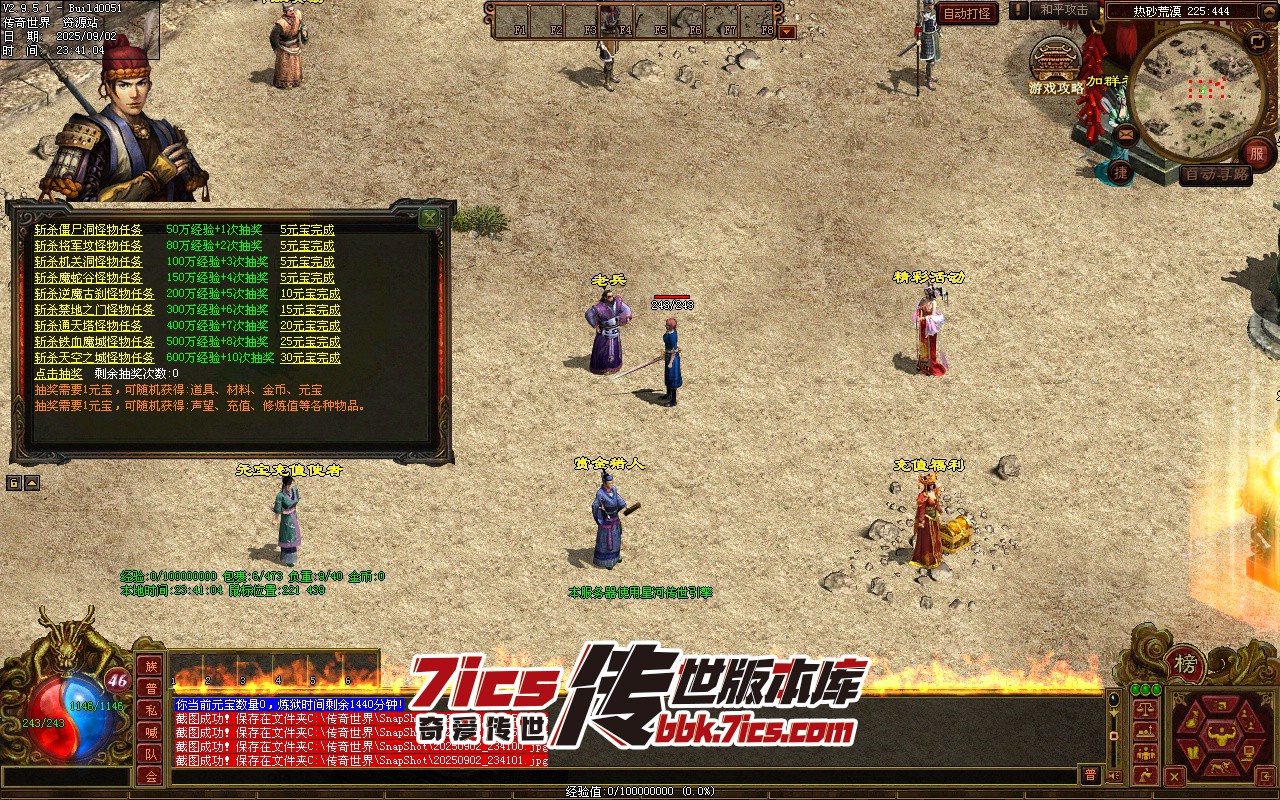This screenshot has width=1280, height=800.
Task: Click the 点击抽奖 lottery draw link
Action: pyautogui.click(x=59, y=374)
